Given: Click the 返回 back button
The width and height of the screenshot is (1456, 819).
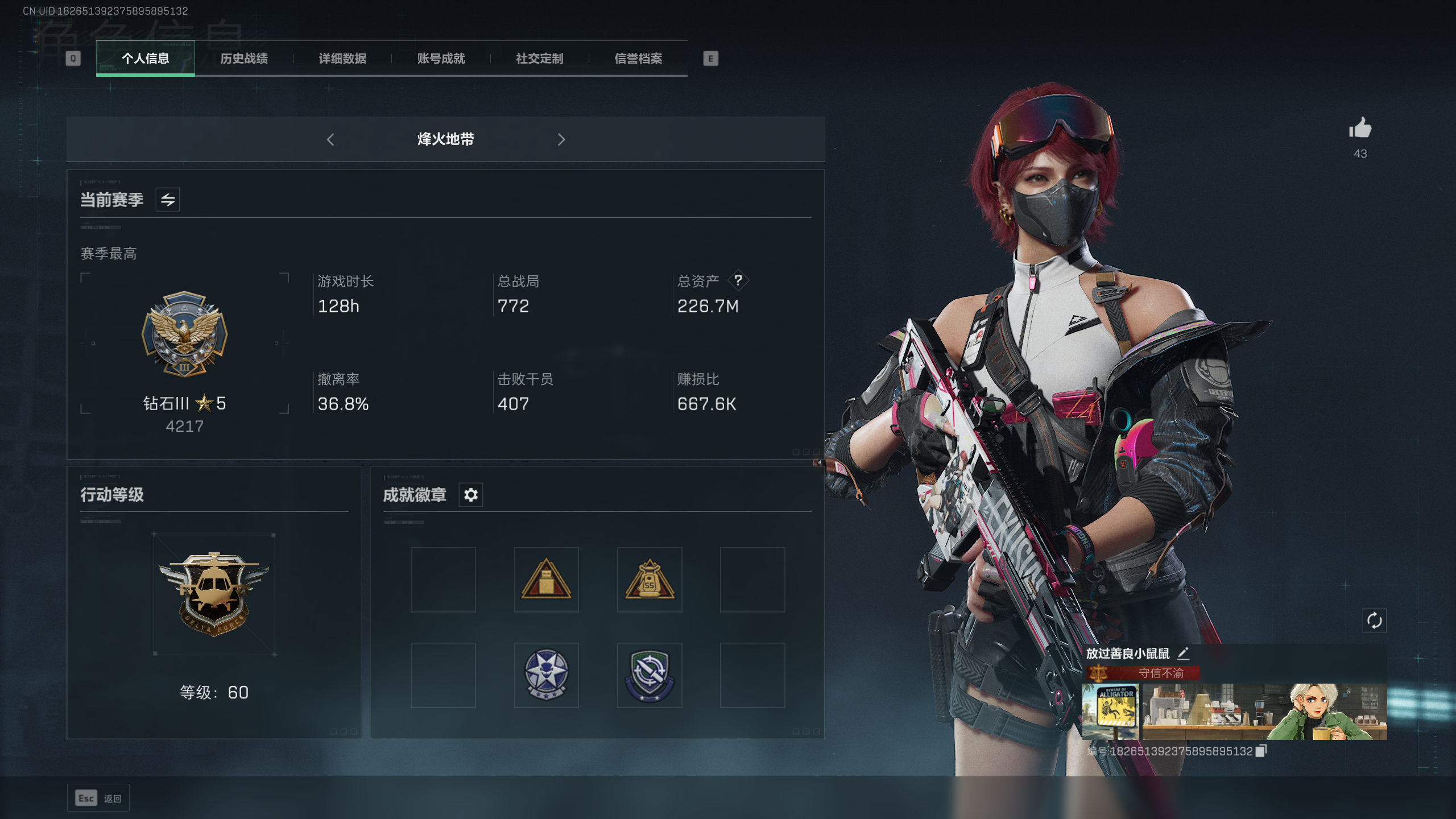Looking at the screenshot, I should pos(98,798).
